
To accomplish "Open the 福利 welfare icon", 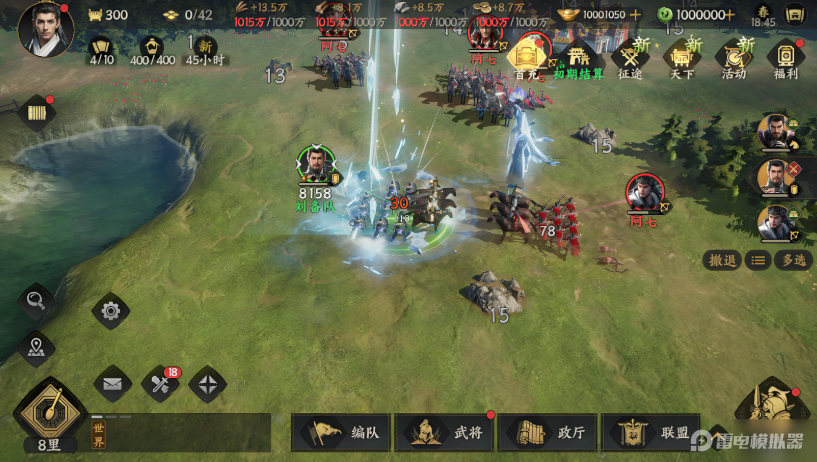I will pyautogui.click(x=787, y=57).
